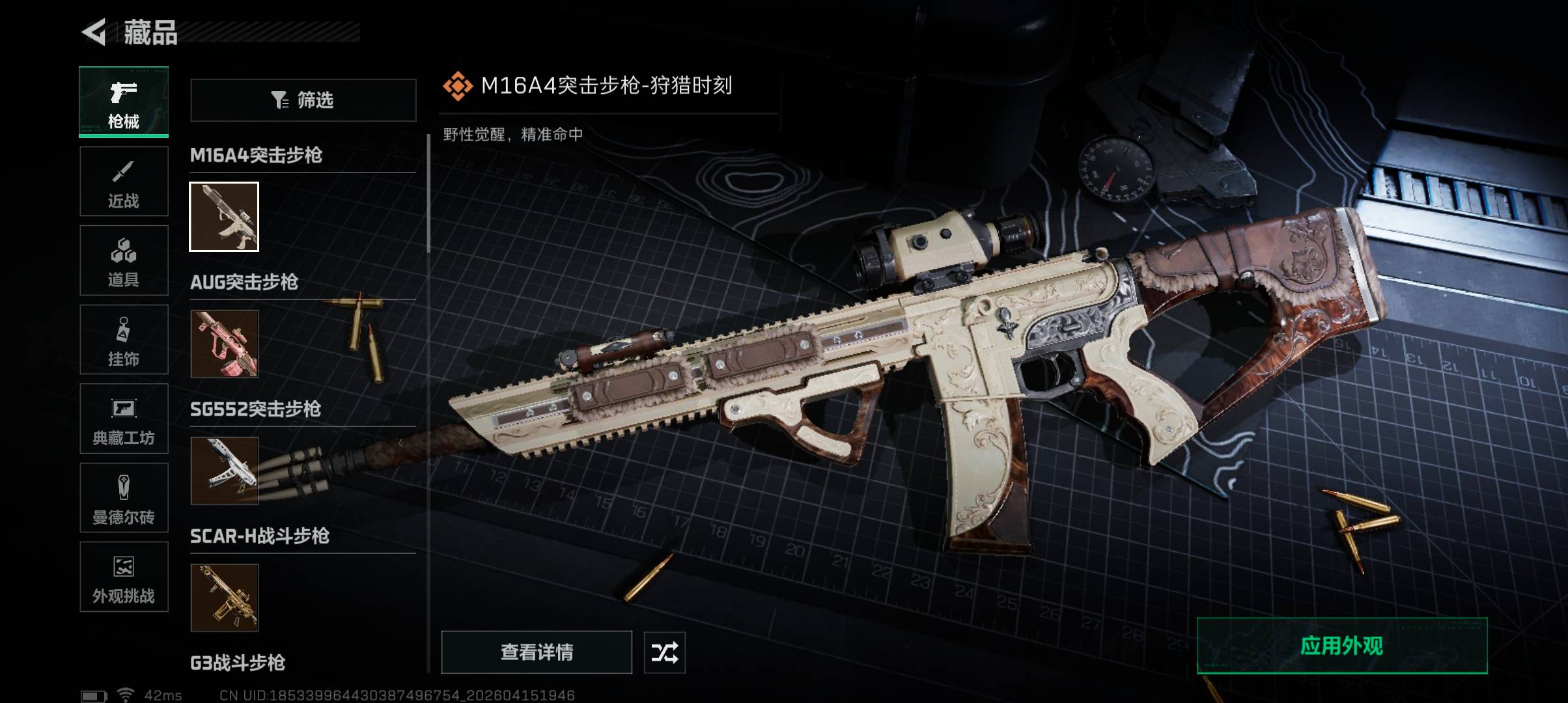This screenshot has height=703, width=1568.
Task: Select the M16A4 skin thumbnail
Action: coord(224,217)
